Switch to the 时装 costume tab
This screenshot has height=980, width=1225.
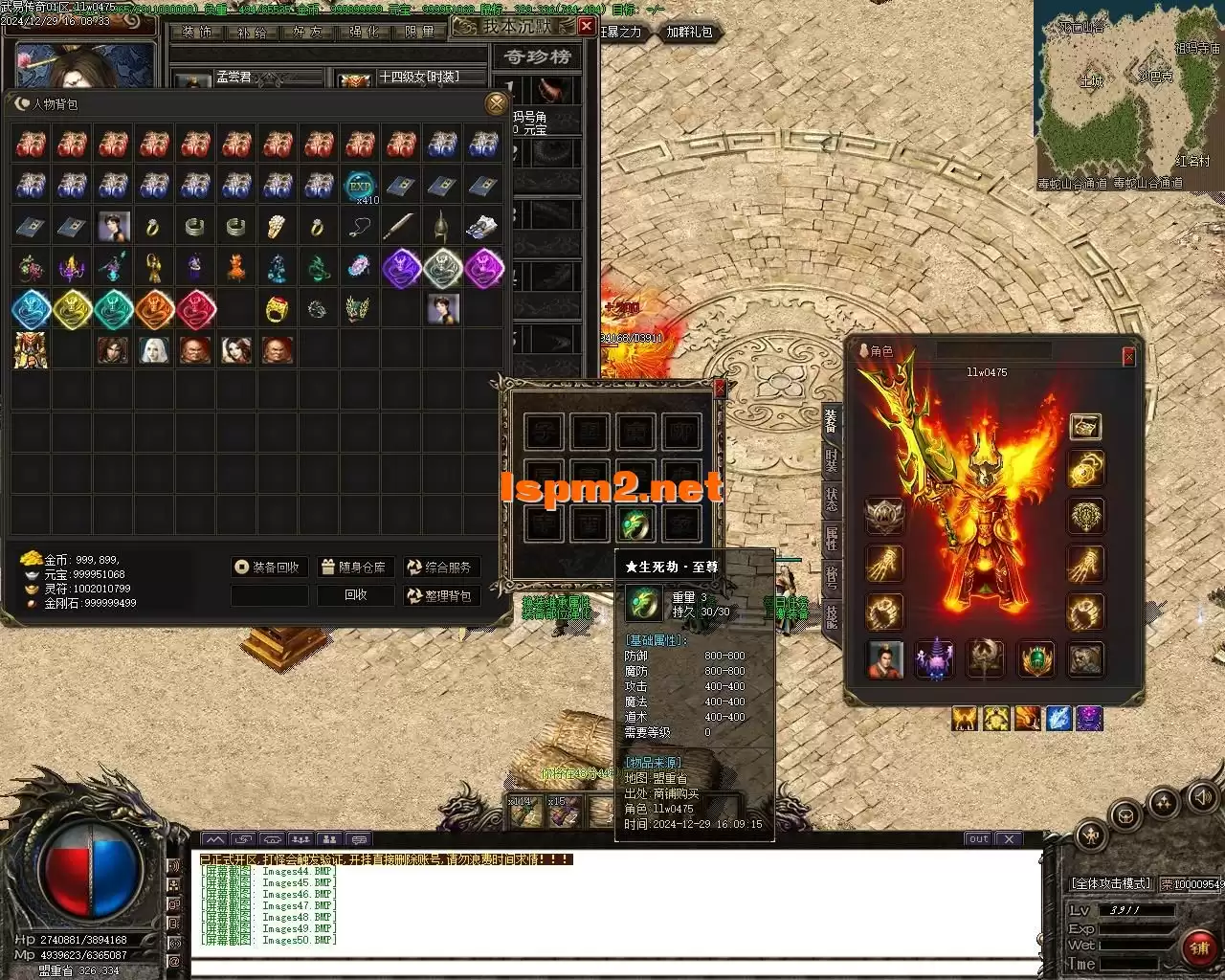click(831, 463)
